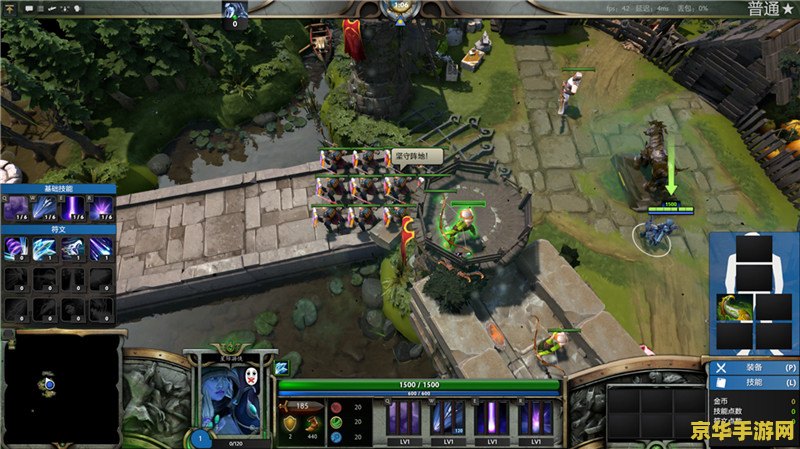Open the 技能 skills panel
Screen dimensions: 800x449
point(754,383)
